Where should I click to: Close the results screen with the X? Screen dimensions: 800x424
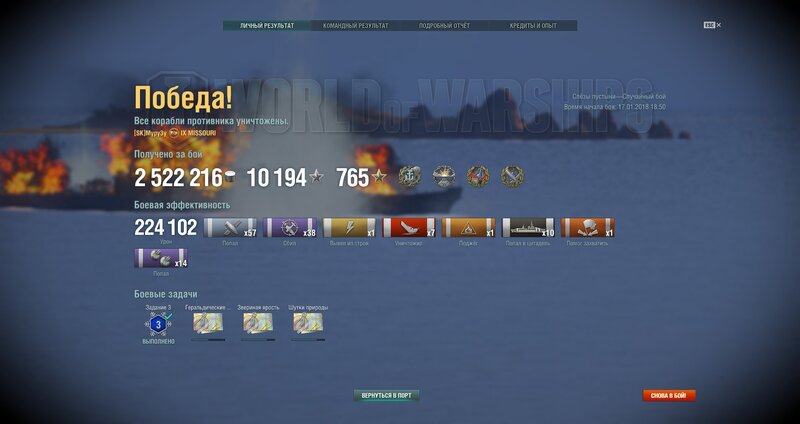point(718,25)
